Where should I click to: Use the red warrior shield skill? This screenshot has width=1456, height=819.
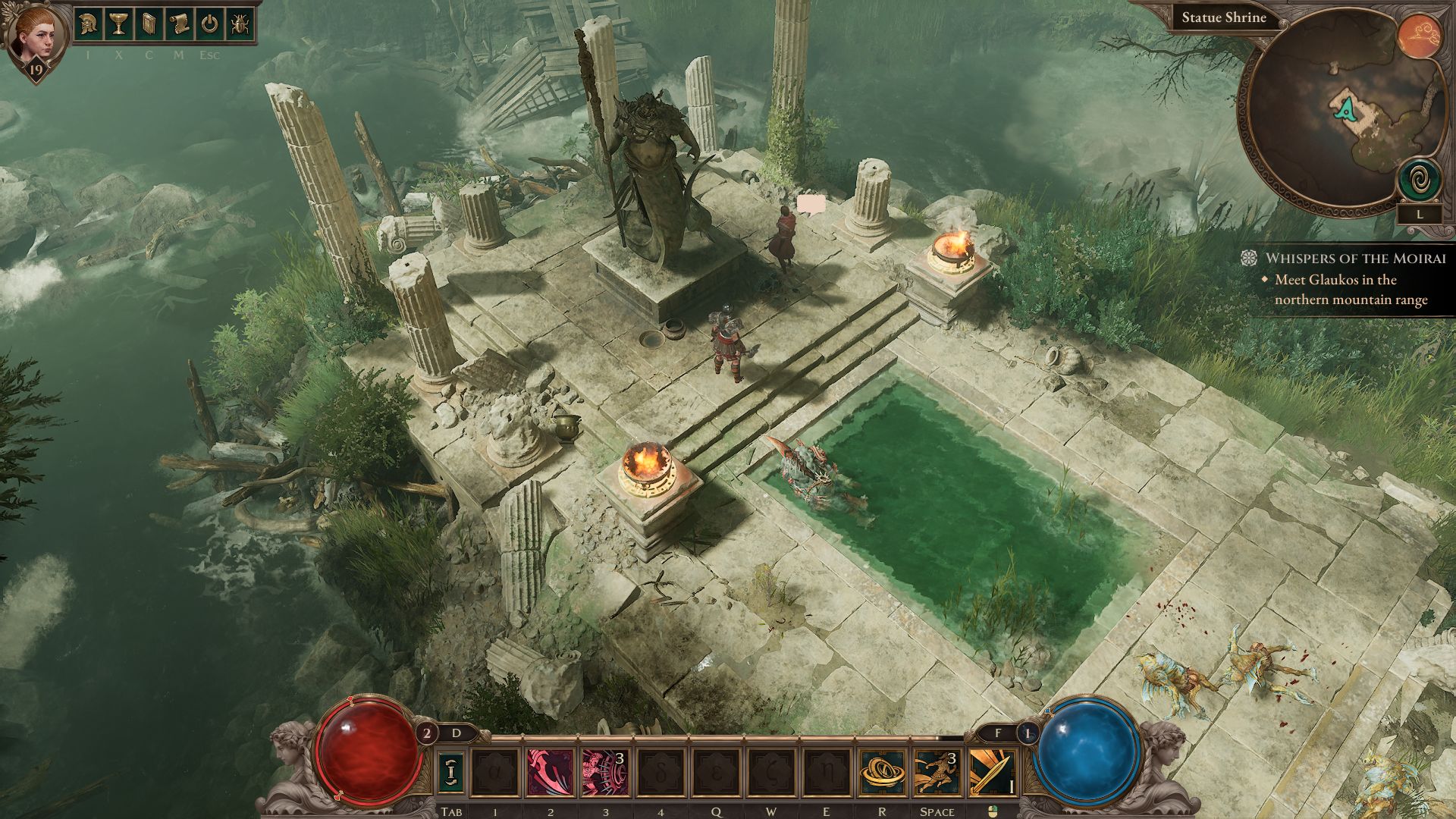[x=604, y=772]
